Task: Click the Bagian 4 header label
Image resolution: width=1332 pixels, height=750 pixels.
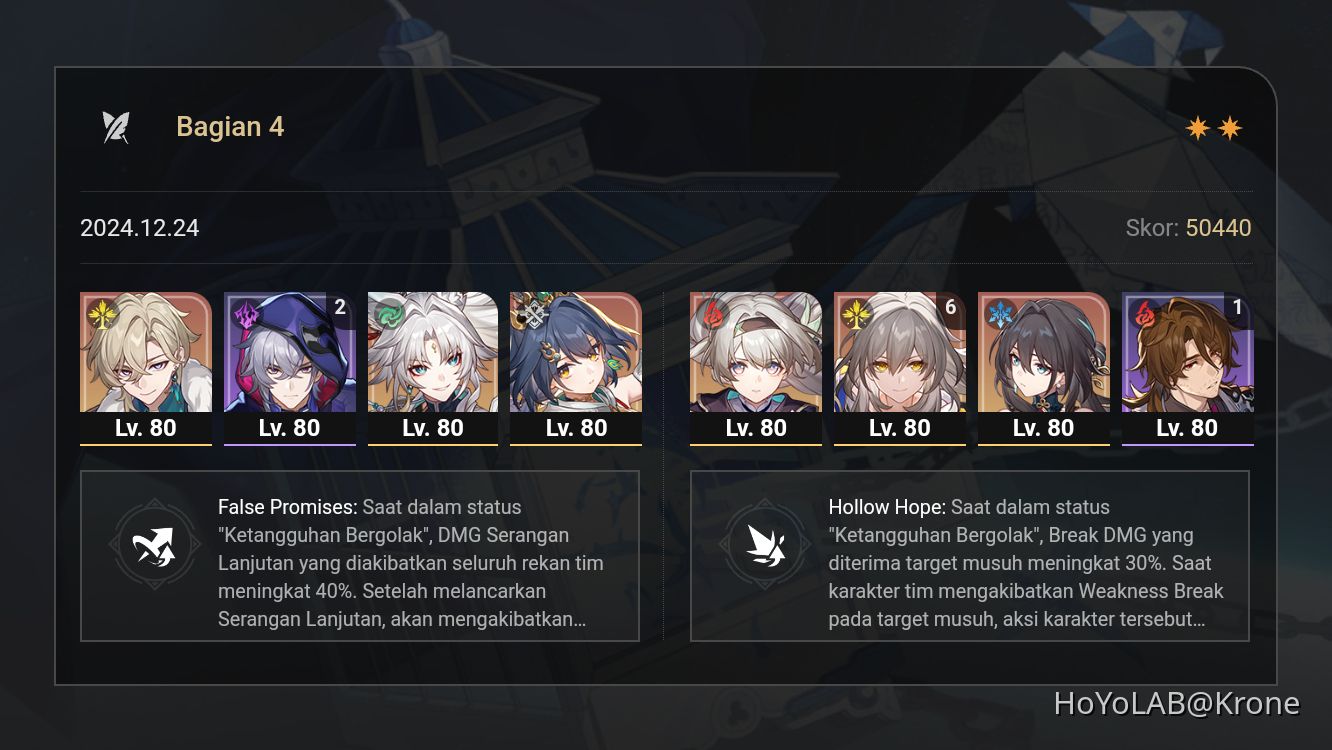Action: (x=230, y=126)
